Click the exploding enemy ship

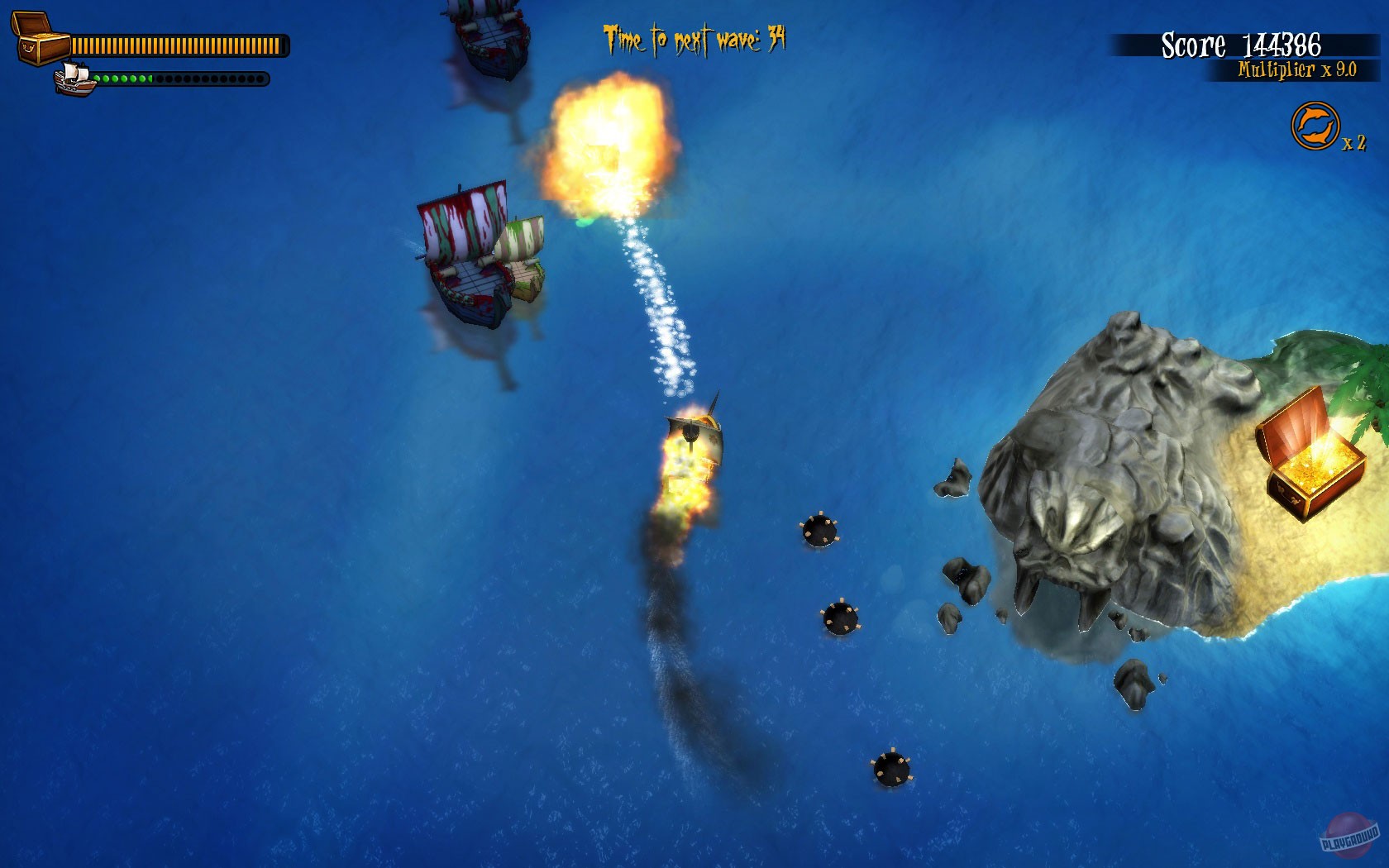coord(612,153)
